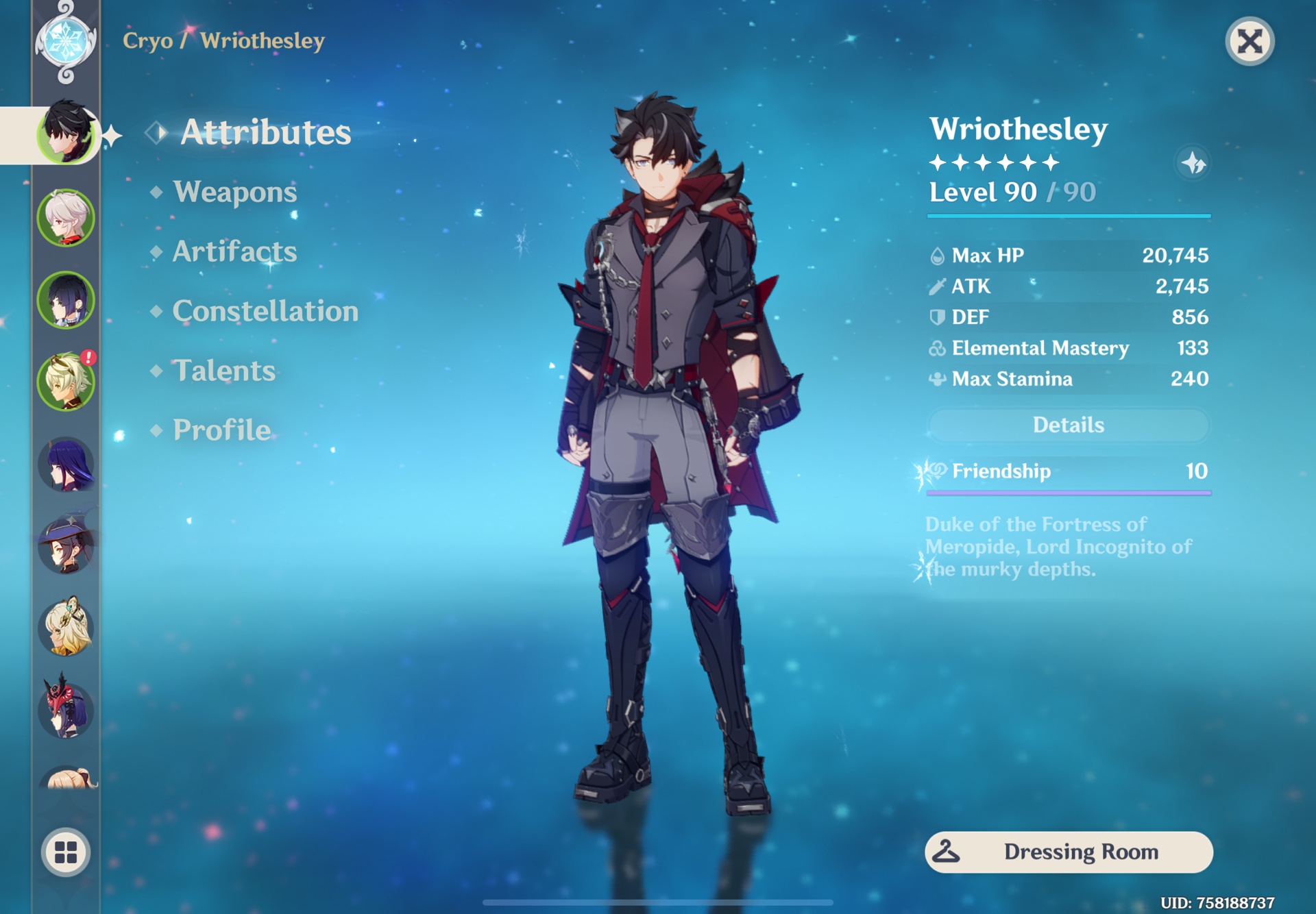Select Raiden Shogun's portrait in the sidebar
This screenshot has width=1316, height=914.
click(x=66, y=463)
